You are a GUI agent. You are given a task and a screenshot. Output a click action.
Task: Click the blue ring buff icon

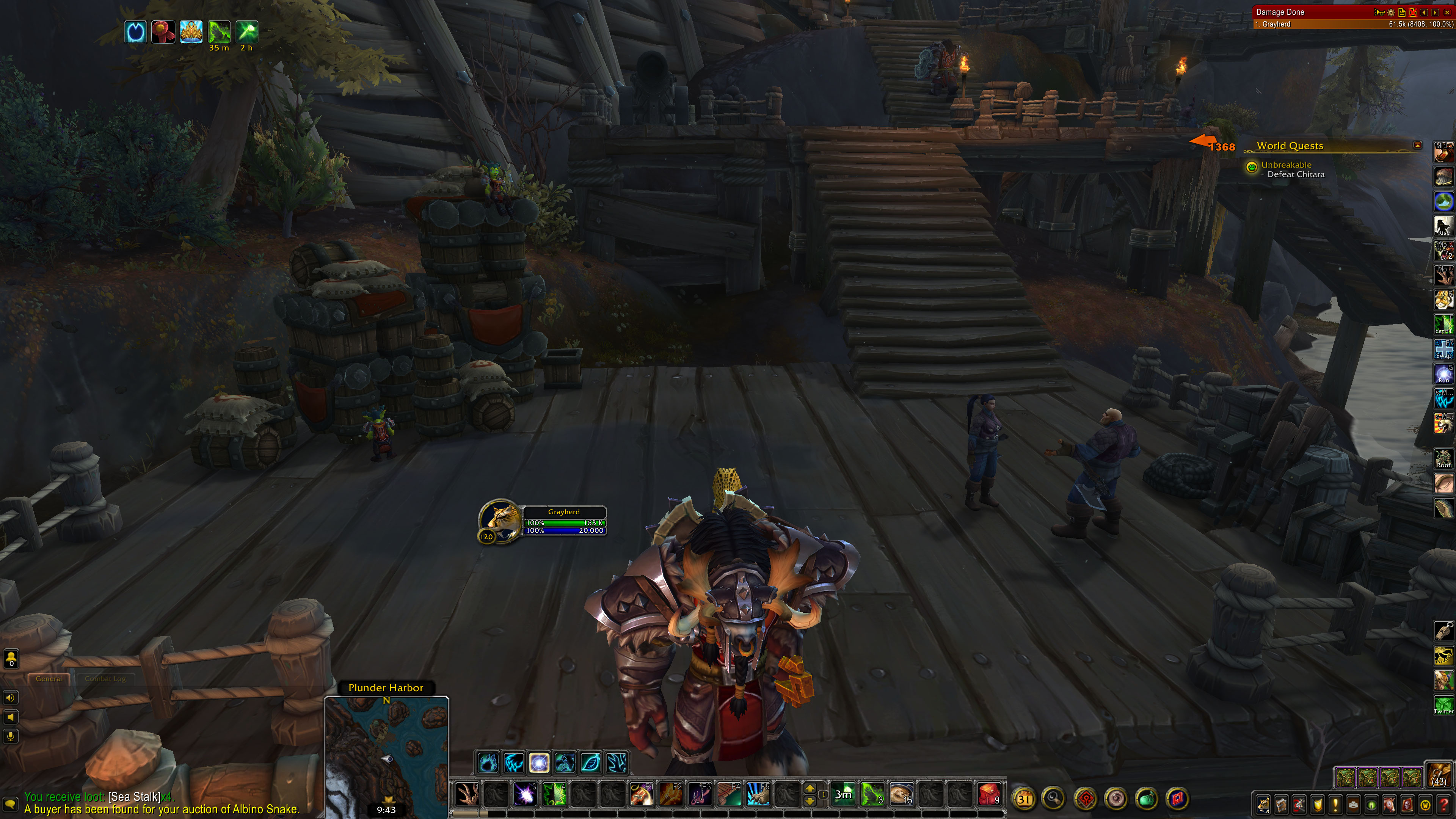tap(136, 31)
